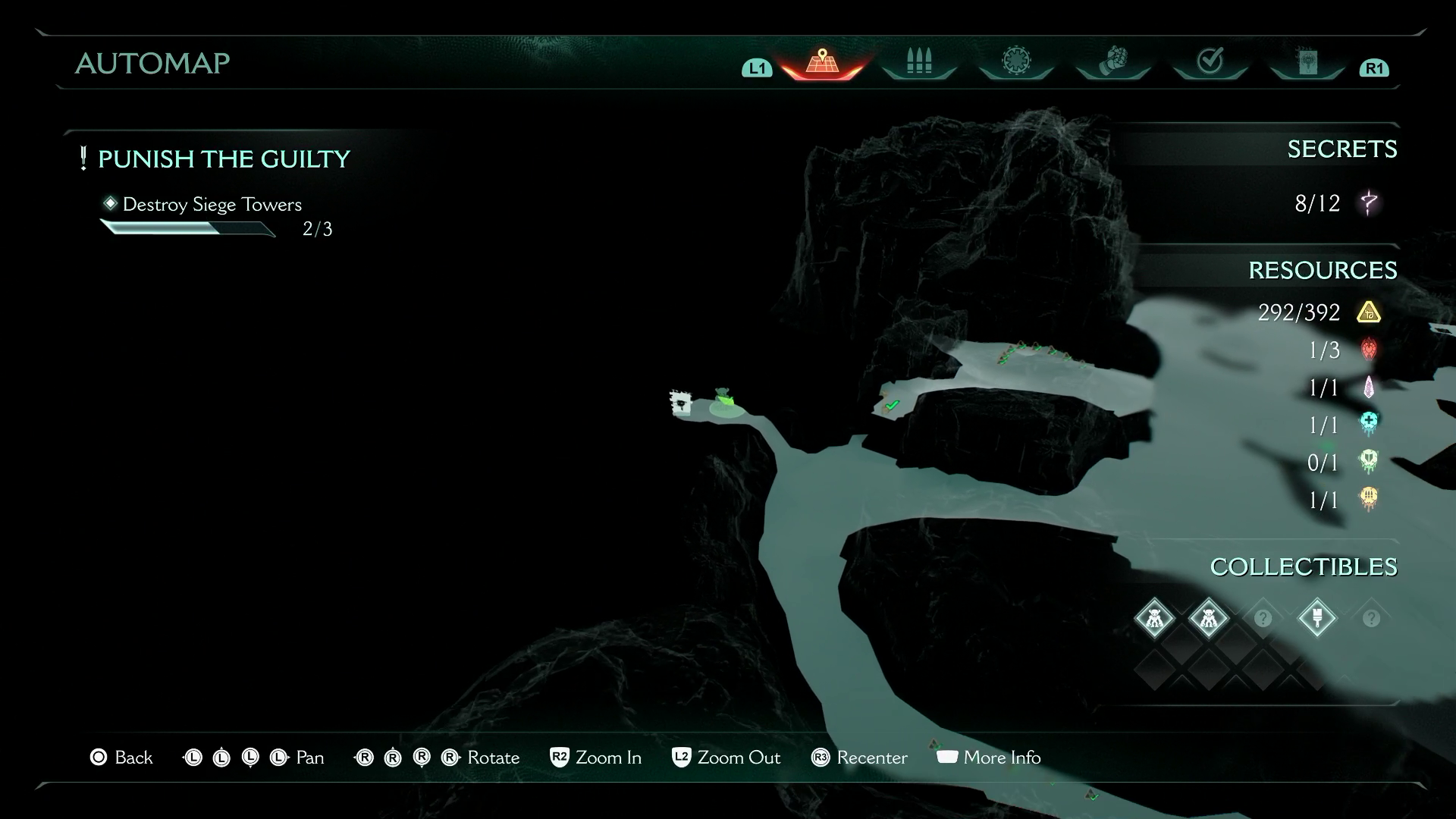1456x819 pixels.
Task: Click the yellow gold resource triangle icon
Action: point(1370,312)
